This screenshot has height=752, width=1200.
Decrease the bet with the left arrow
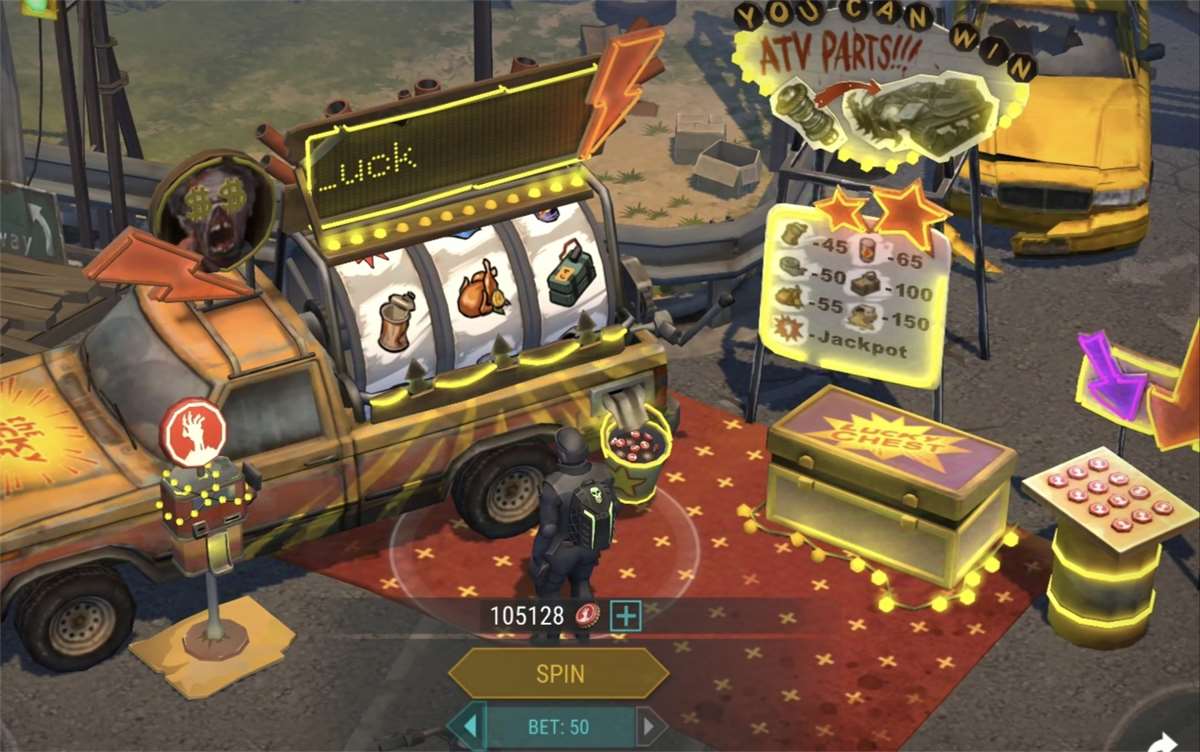click(x=468, y=726)
